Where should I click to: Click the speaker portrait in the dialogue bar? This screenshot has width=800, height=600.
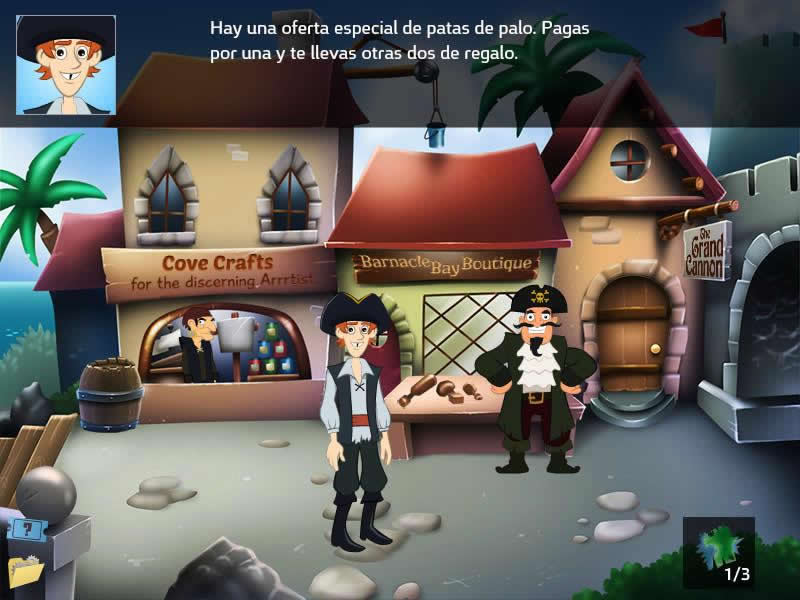66,65
